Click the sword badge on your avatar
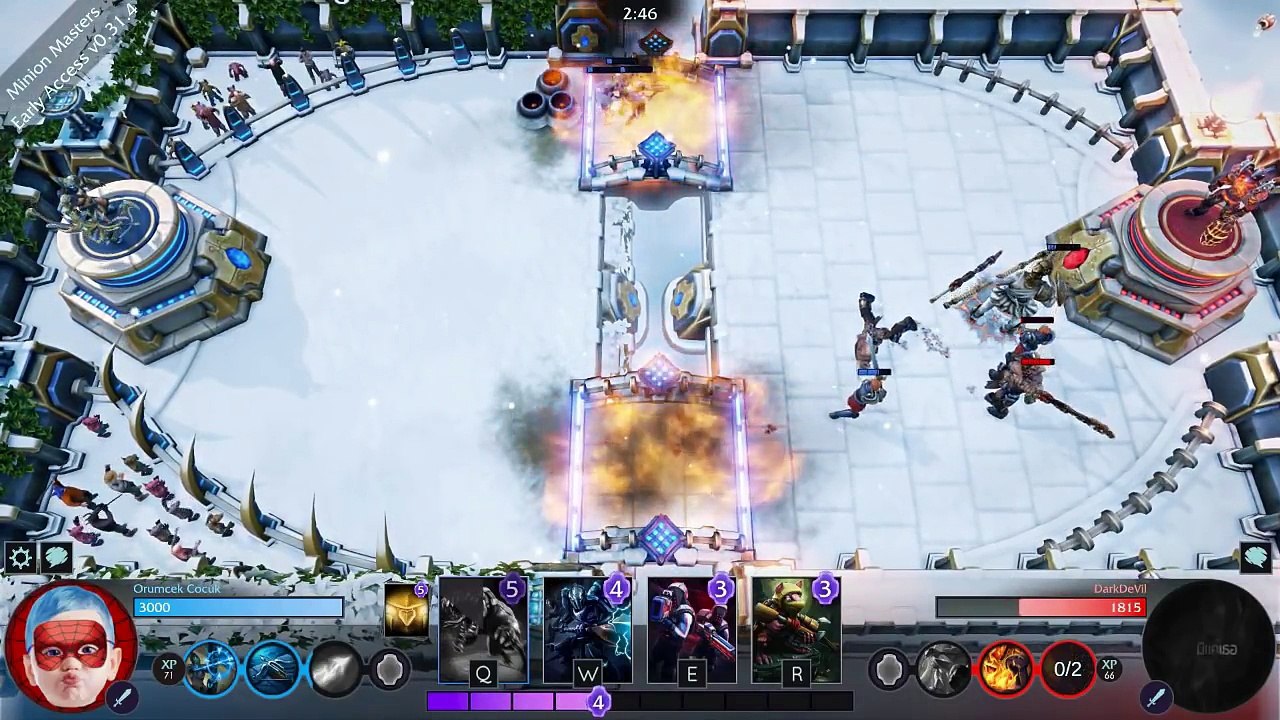1280x720 pixels. [x=122, y=695]
